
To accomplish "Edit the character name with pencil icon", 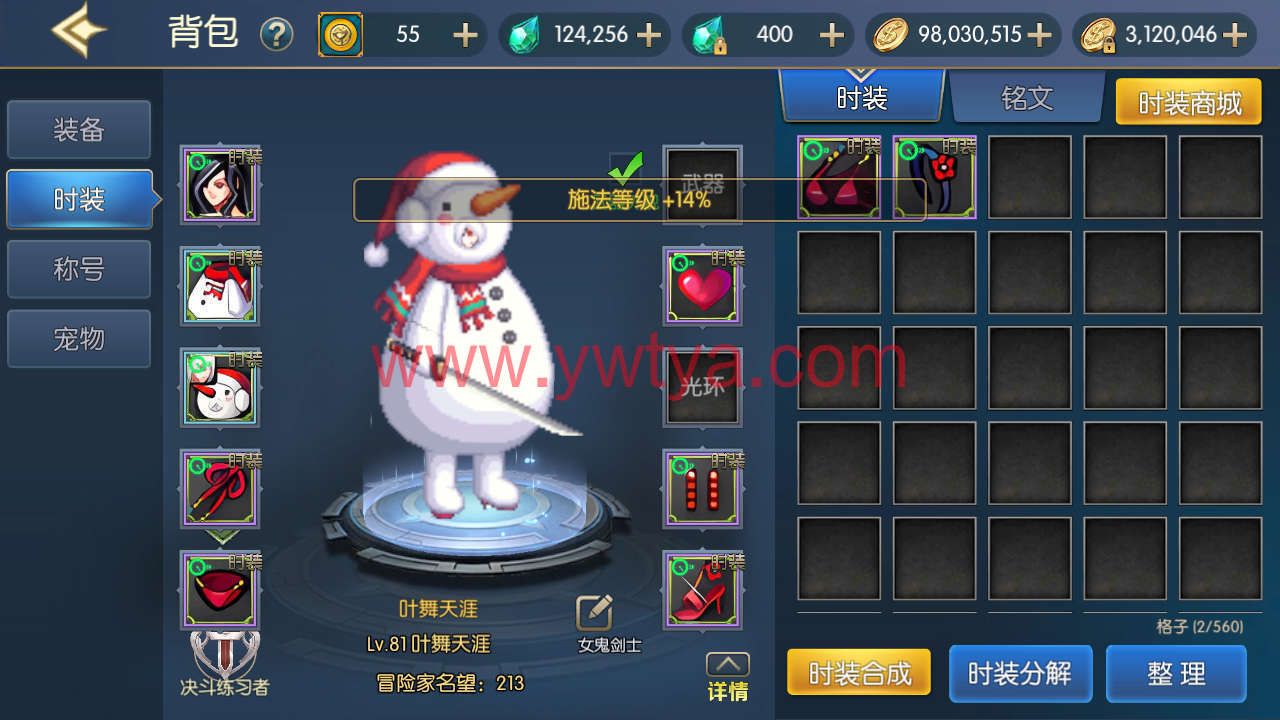I will click(x=594, y=613).
